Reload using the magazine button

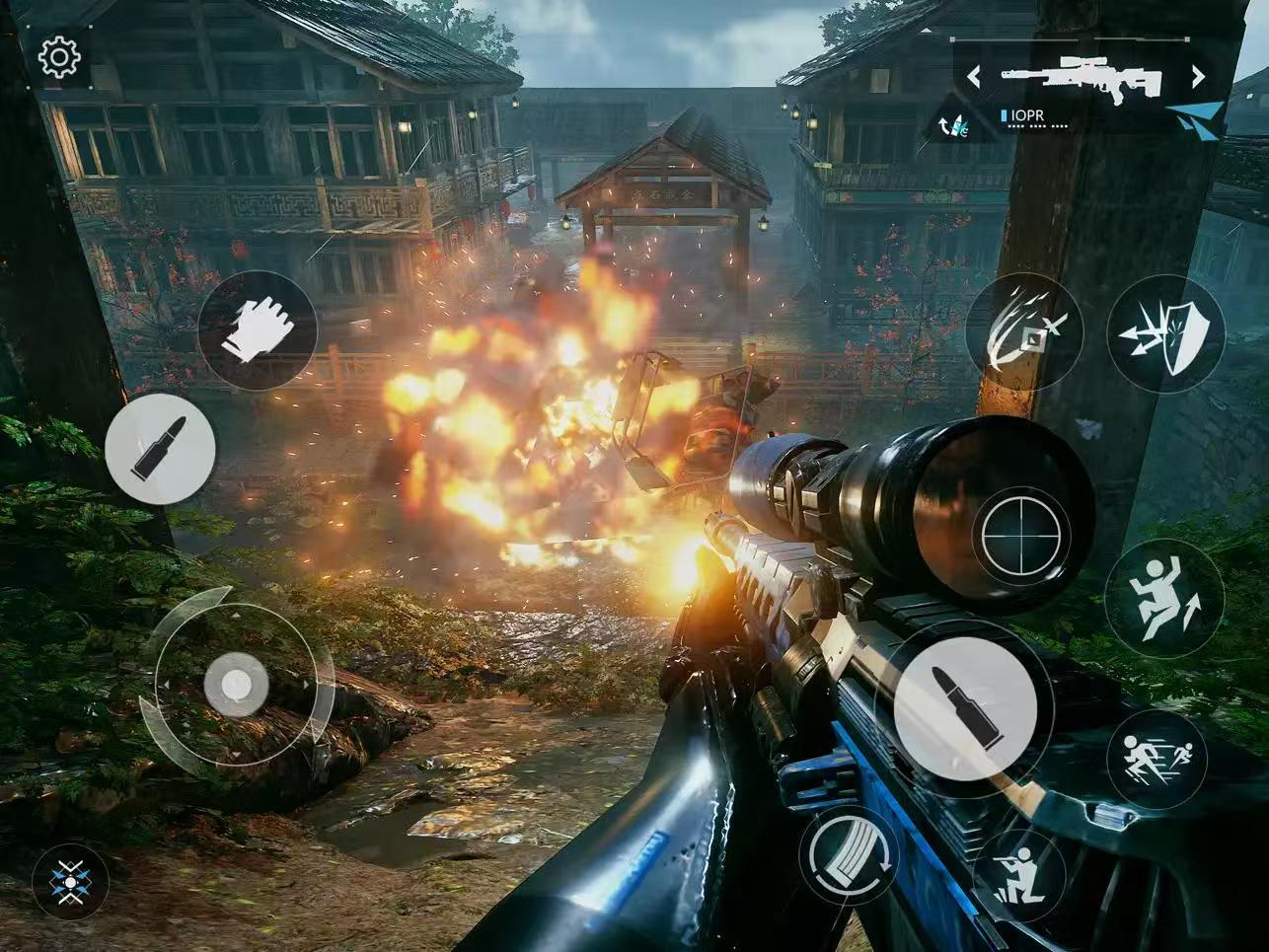pyautogui.click(x=847, y=855)
